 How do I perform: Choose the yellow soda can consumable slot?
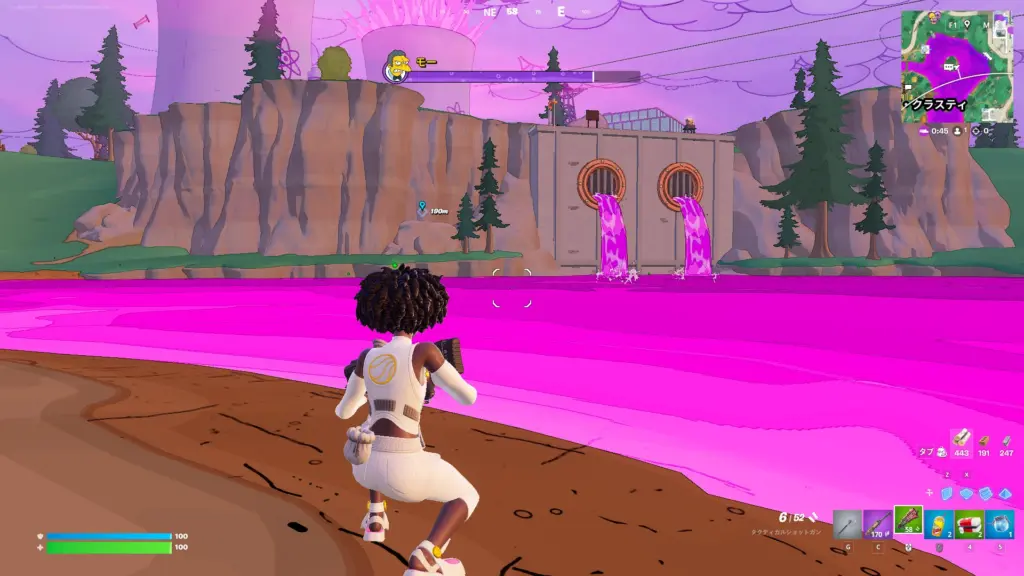[939, 524]
